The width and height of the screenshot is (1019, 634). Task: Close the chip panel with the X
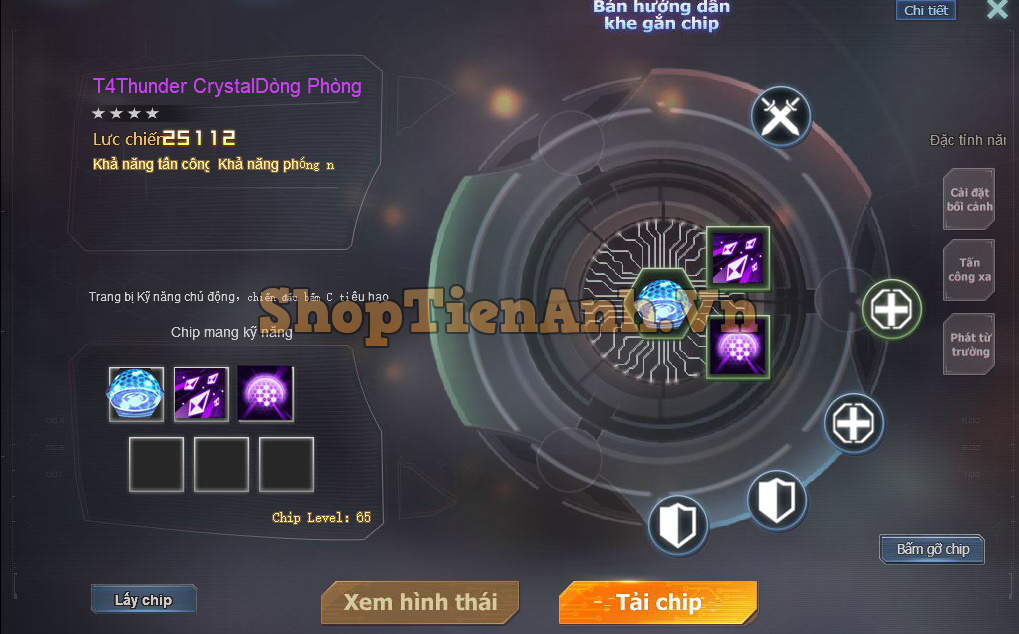coord(997,10)
